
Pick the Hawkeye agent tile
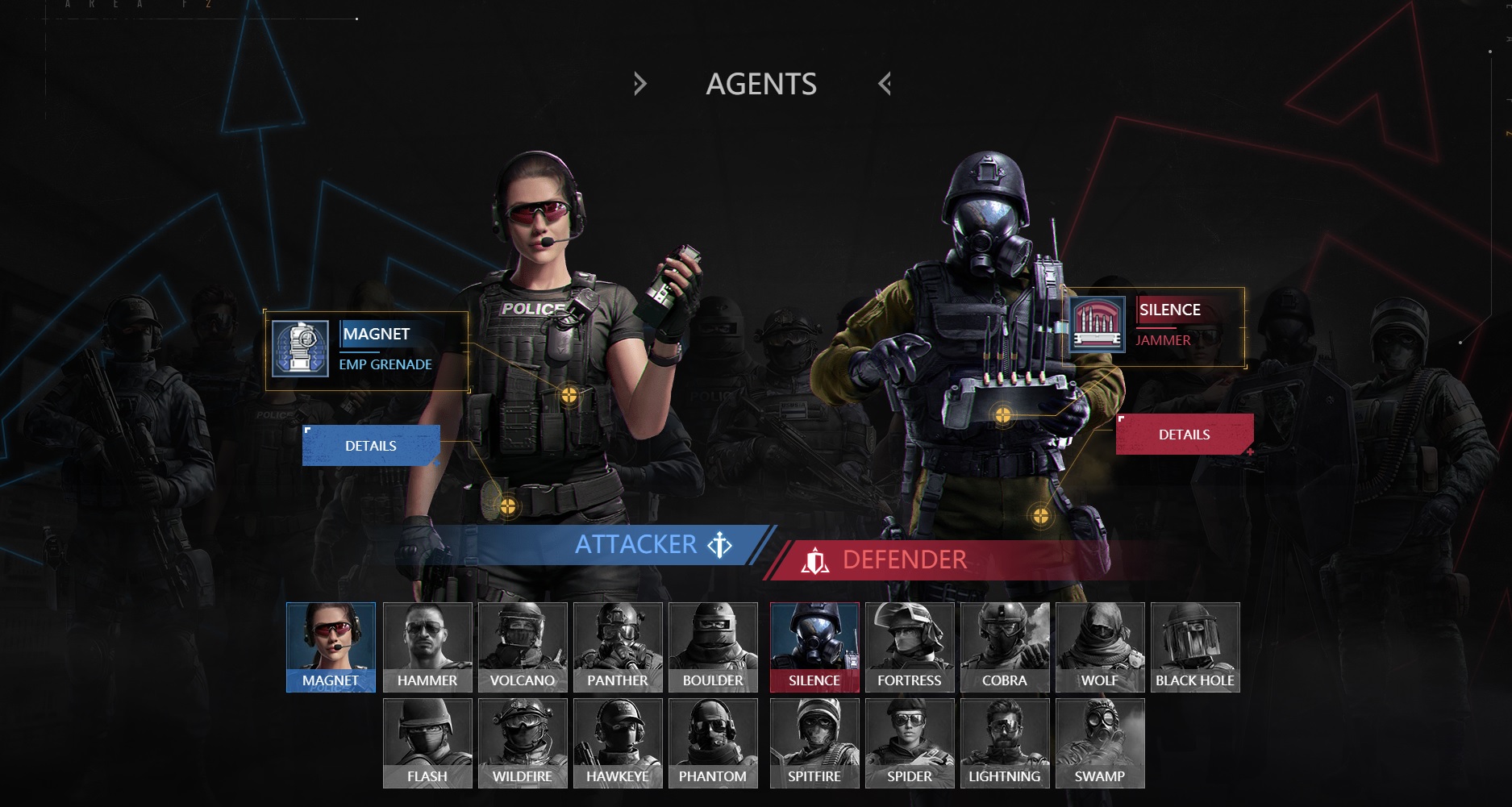[618, 743]
